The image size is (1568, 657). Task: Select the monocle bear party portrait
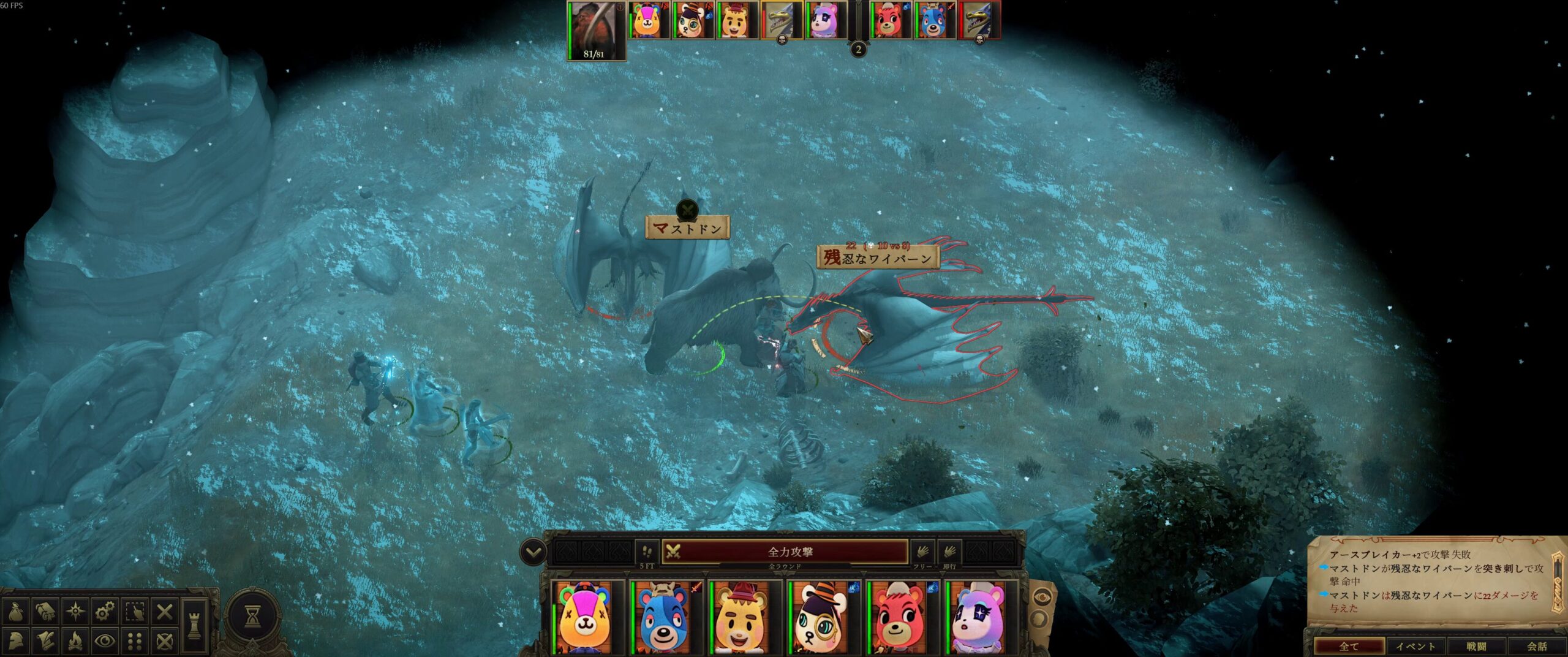(821, 618)
